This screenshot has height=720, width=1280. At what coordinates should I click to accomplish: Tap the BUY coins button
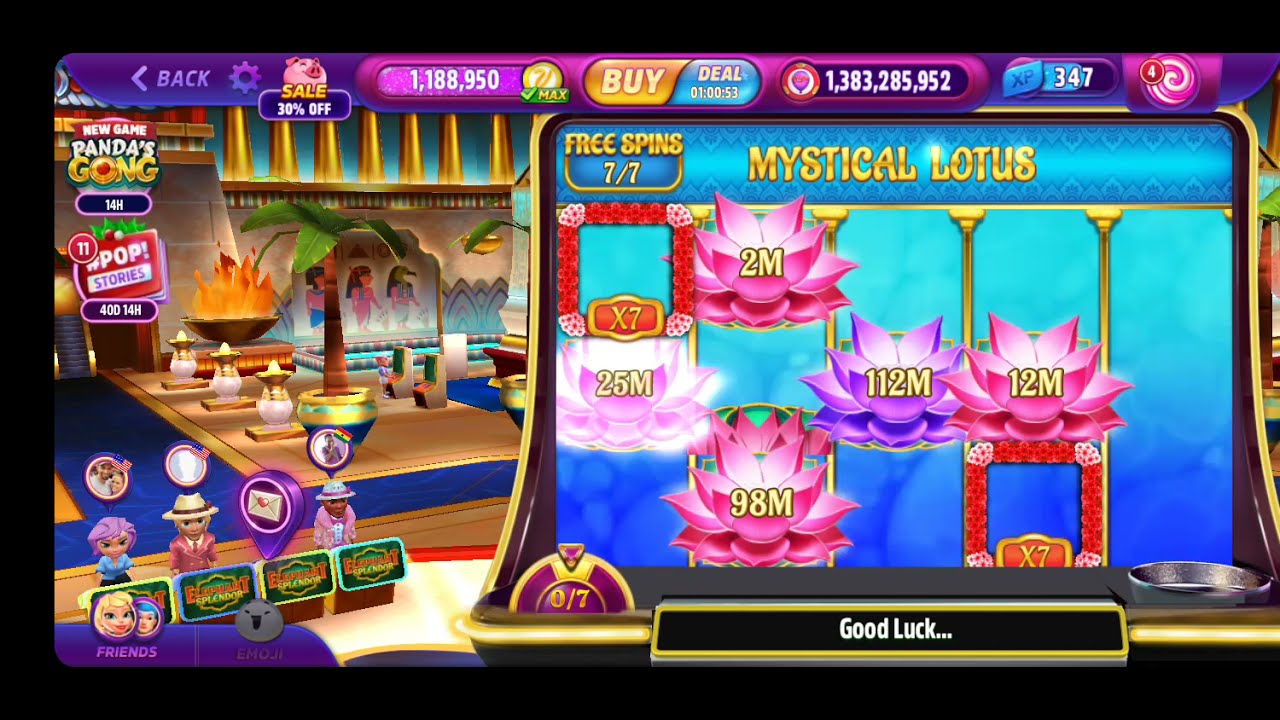(632, 82)
